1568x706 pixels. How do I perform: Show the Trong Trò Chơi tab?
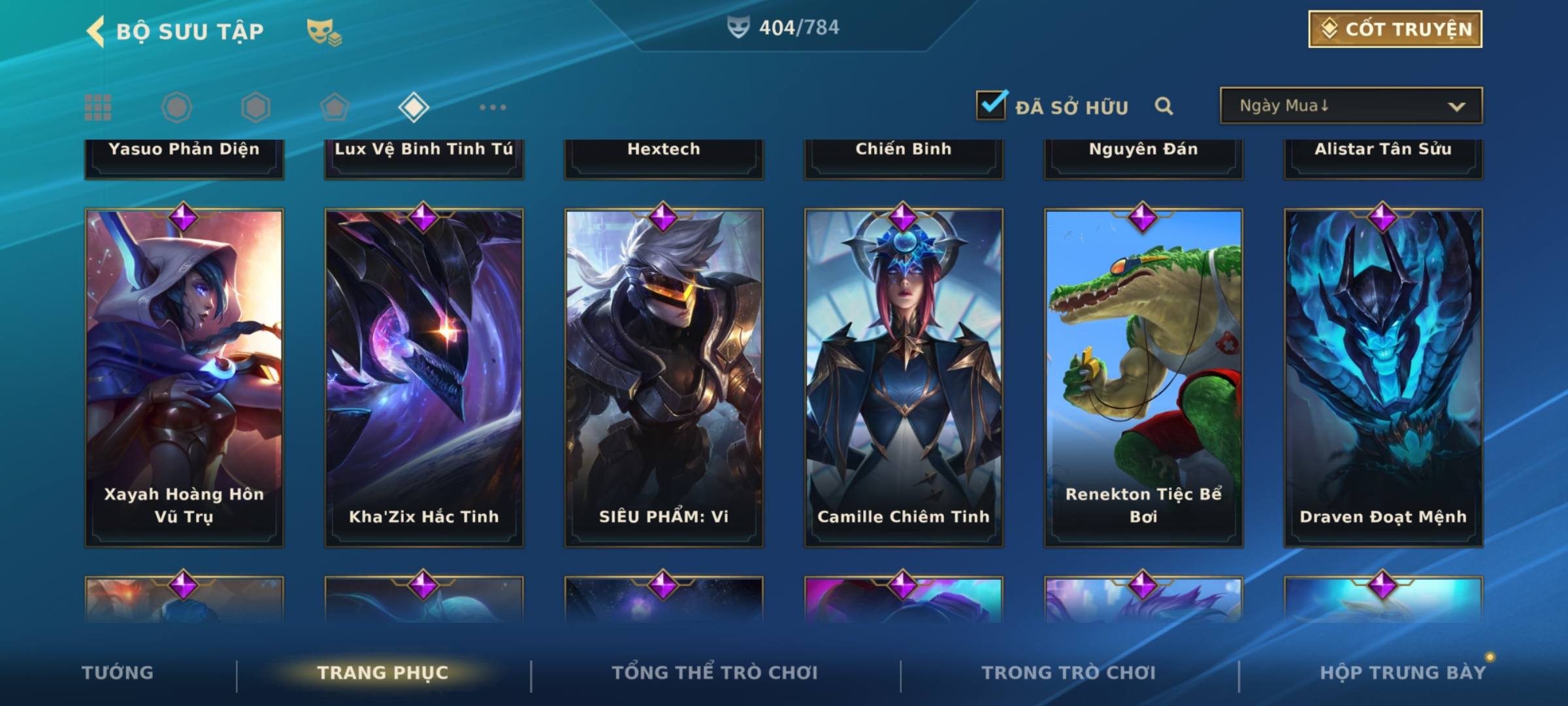coord(1068,673)
